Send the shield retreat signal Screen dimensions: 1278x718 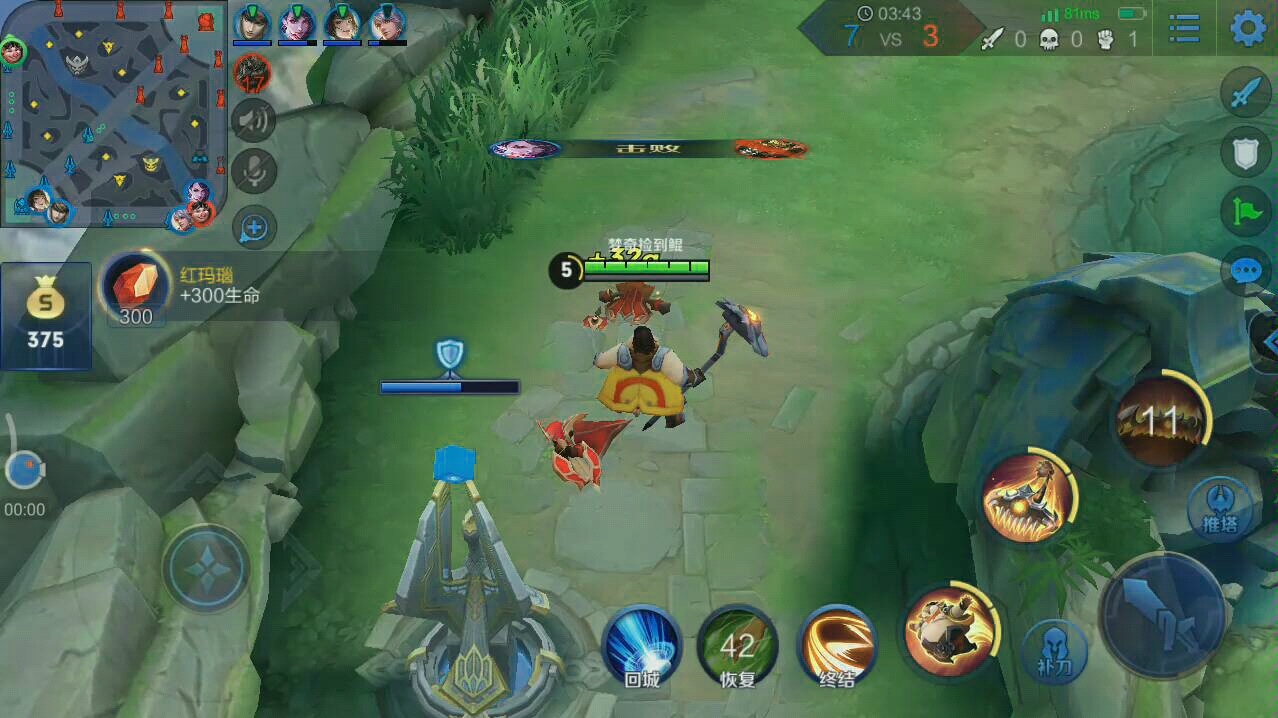[1246, 152]
